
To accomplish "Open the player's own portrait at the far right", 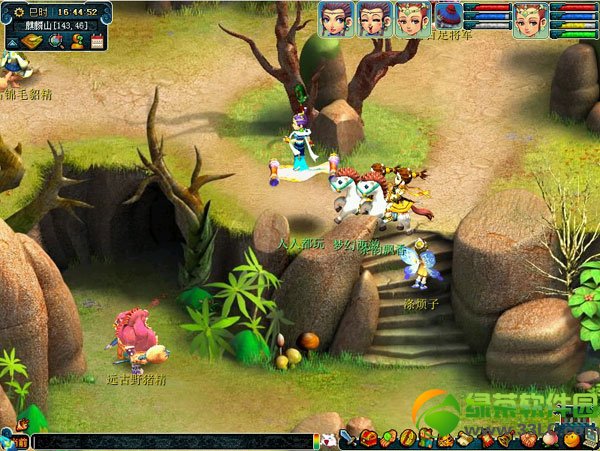I will pos(529,19).
